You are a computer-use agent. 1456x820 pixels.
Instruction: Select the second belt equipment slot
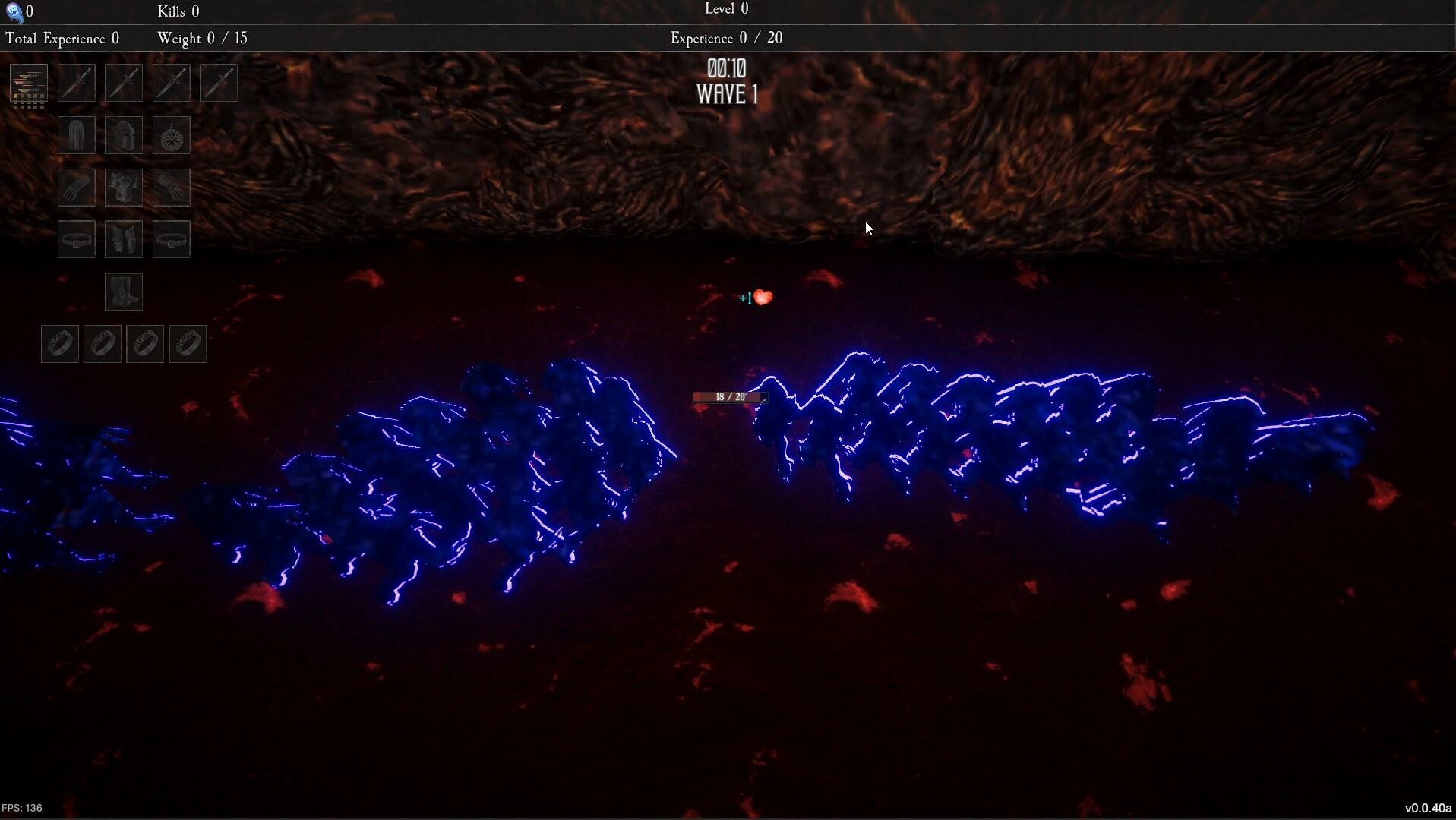[x=171, y=238]
